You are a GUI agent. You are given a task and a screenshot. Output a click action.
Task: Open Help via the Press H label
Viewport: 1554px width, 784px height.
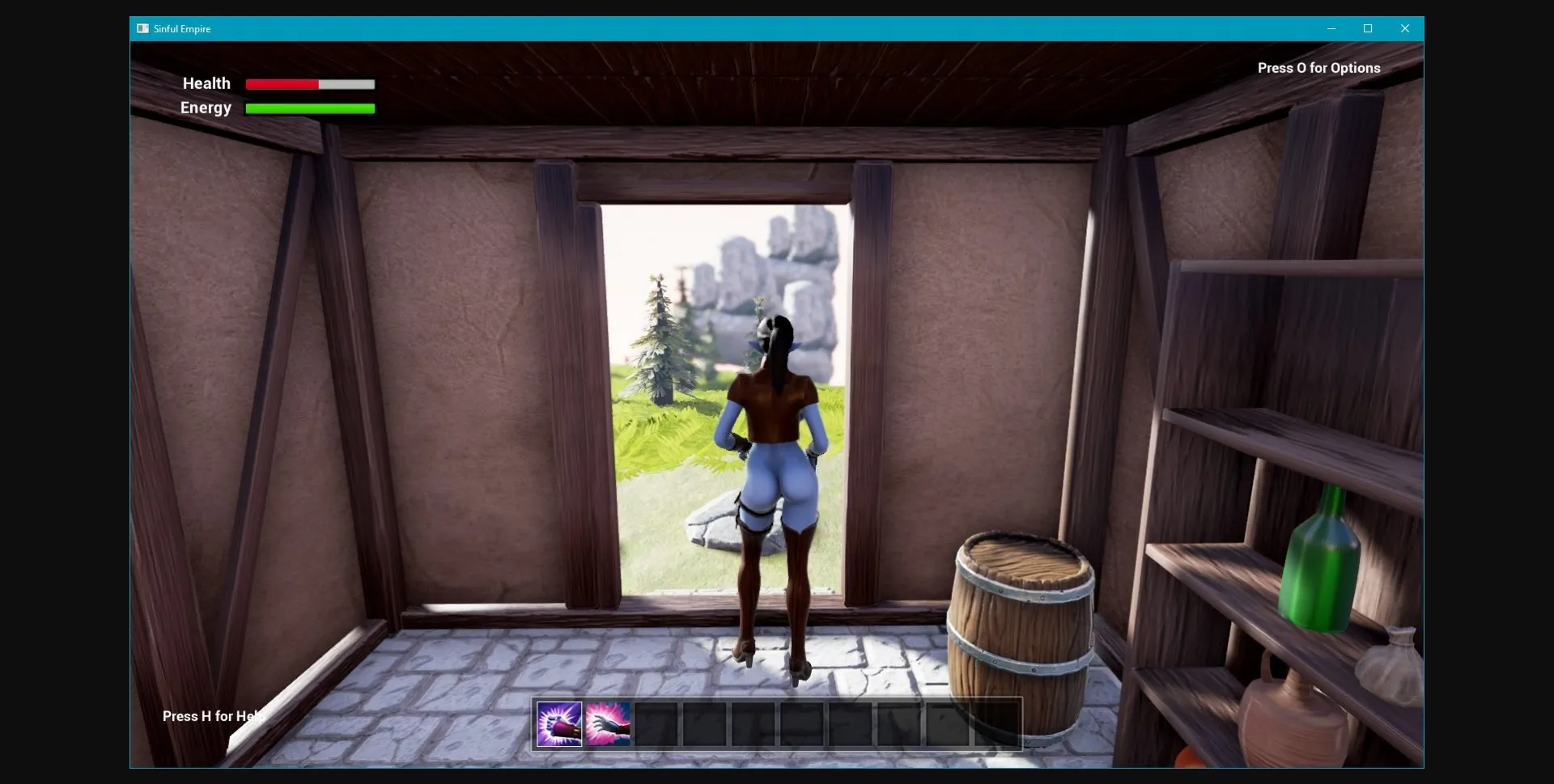pos(212,717)
